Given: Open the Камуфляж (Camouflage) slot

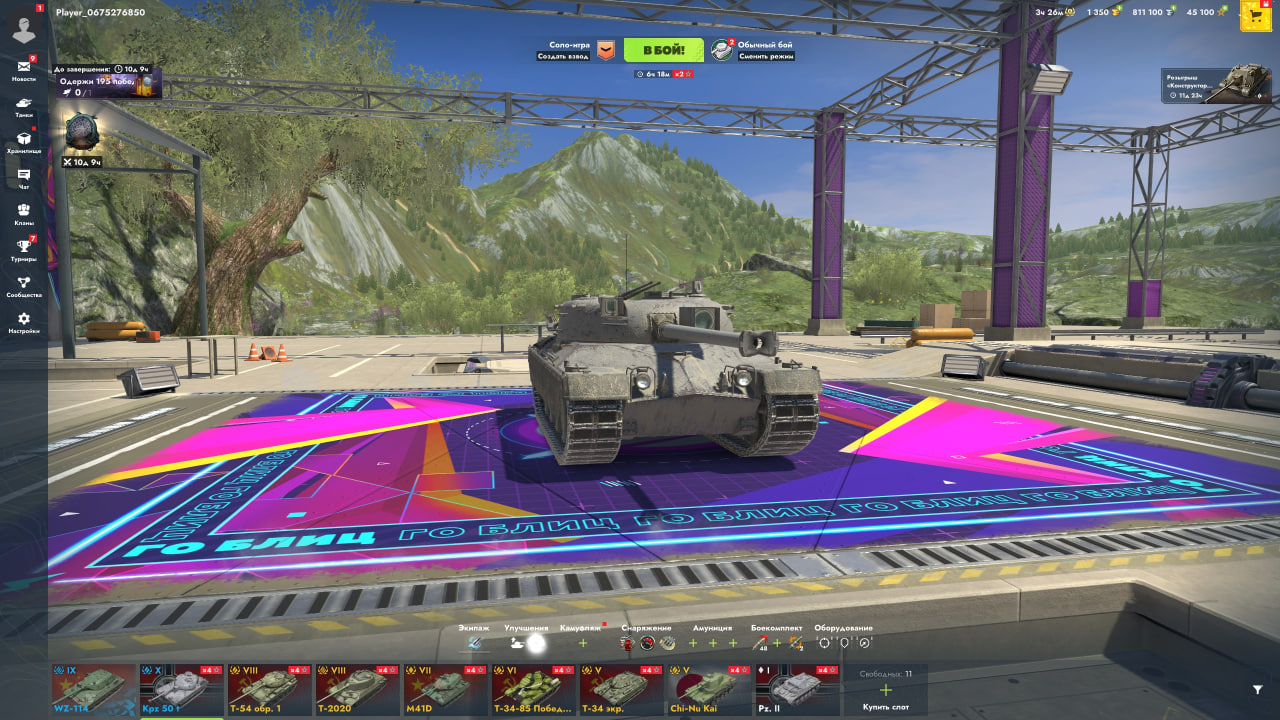Looking at the screenshot, I should pos(583,642).
